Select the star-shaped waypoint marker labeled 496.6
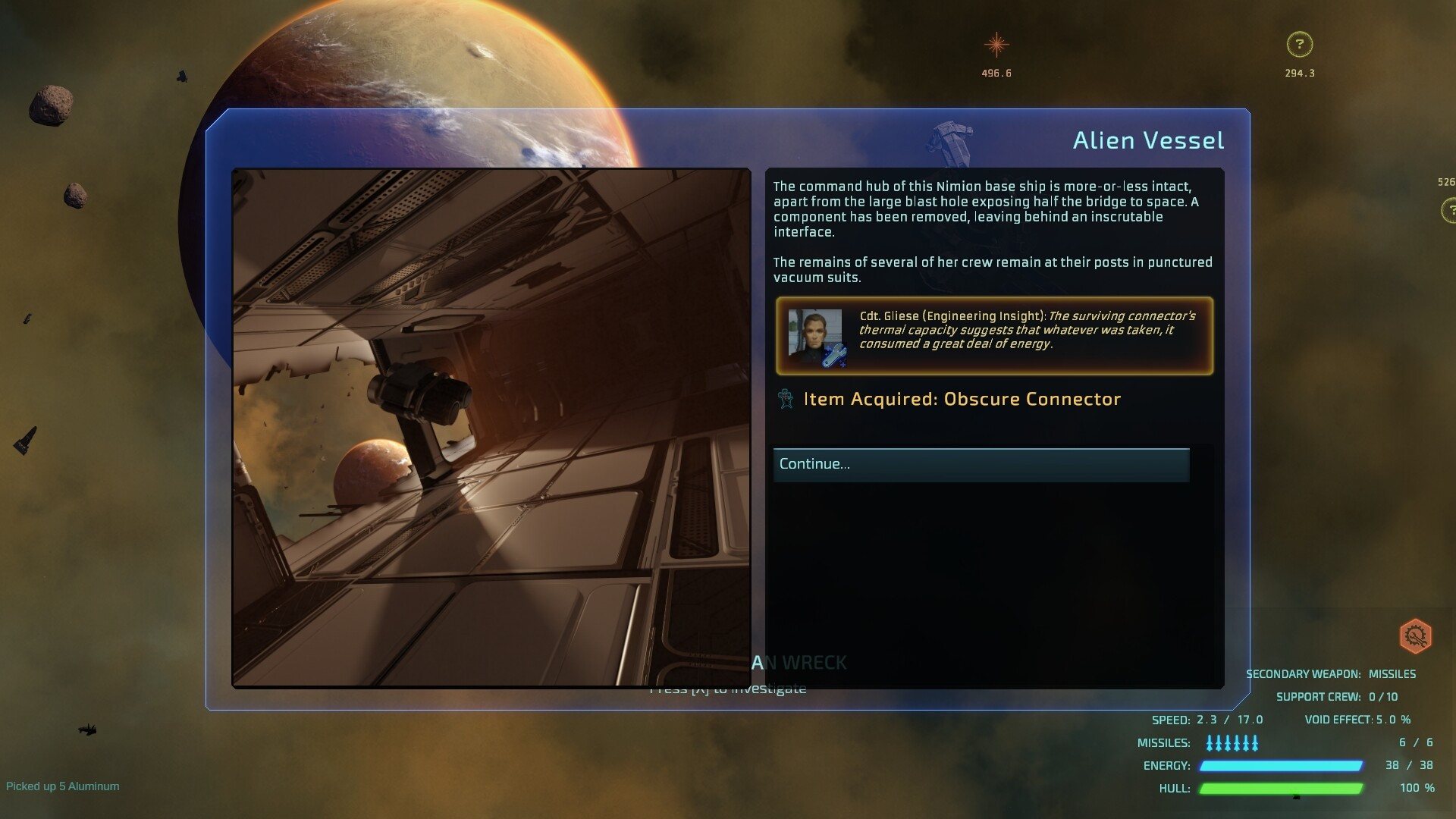 tap(996, 45)
